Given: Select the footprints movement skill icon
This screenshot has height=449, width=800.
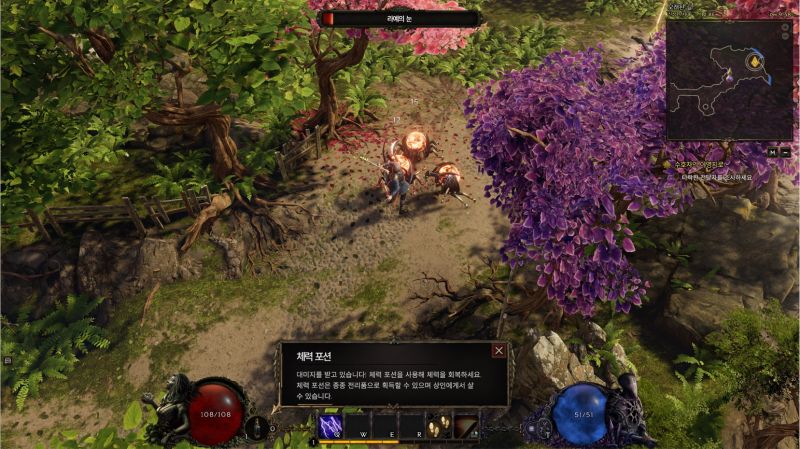Looking at the screenshot, I should pos(438,425).
